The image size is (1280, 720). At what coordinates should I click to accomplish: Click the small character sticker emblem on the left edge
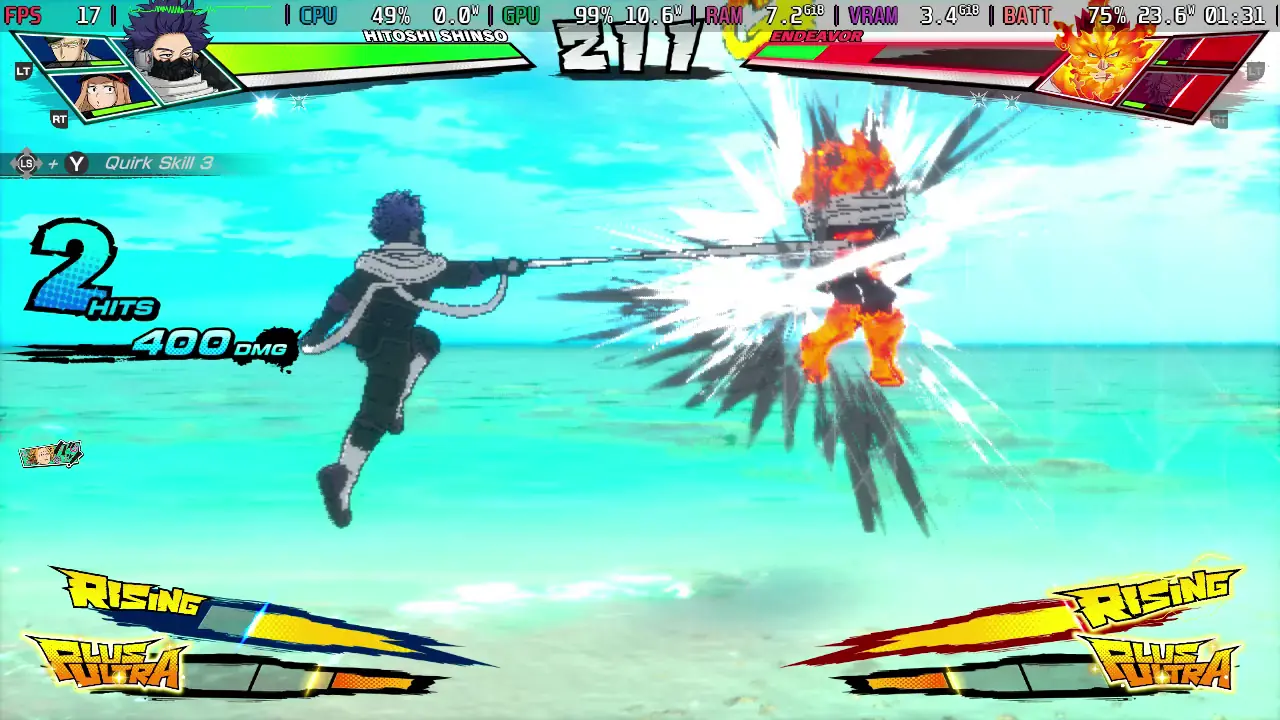50,453
